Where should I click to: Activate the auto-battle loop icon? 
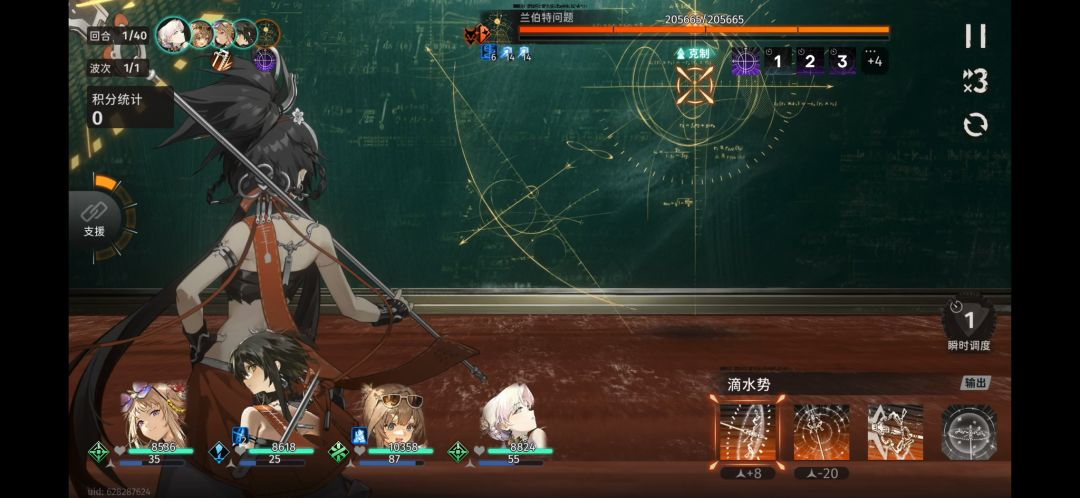coord(975,125)
